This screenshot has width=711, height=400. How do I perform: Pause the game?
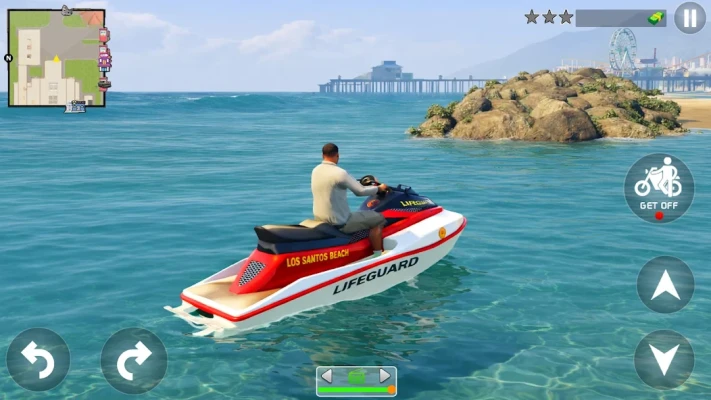point(689,17)
